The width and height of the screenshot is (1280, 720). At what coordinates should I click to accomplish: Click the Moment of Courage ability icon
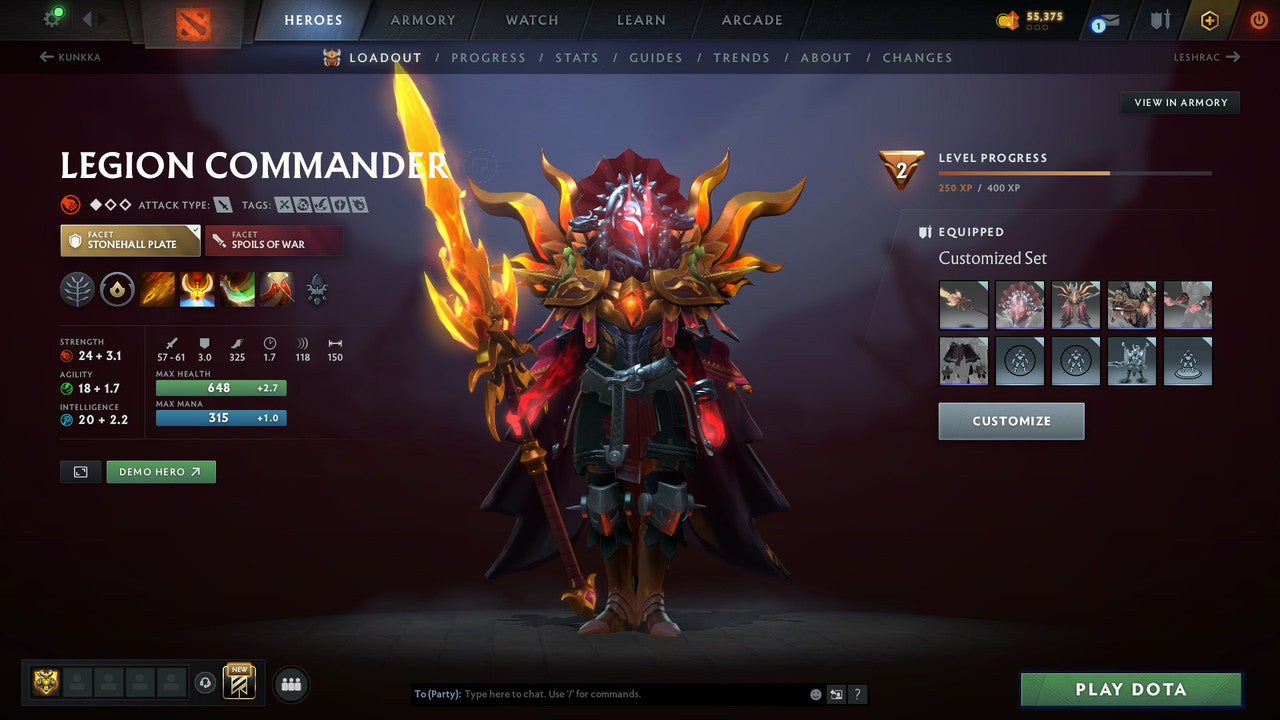[x=236, y=289]
